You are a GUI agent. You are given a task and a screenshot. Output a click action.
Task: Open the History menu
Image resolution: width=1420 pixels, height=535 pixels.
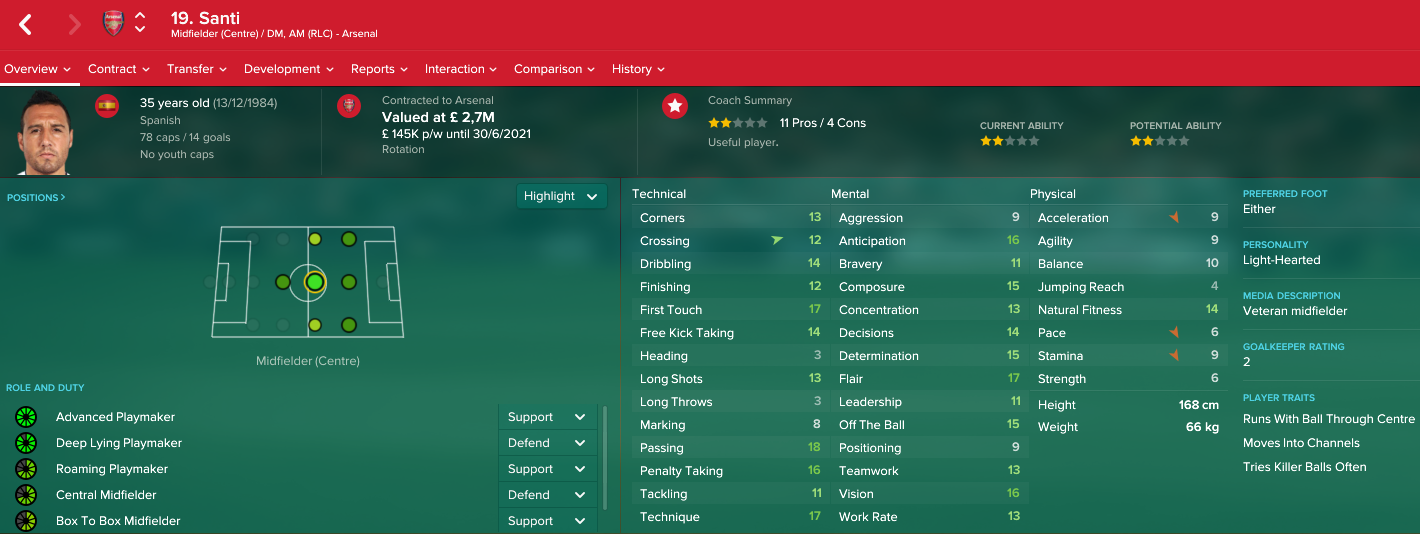638,69
